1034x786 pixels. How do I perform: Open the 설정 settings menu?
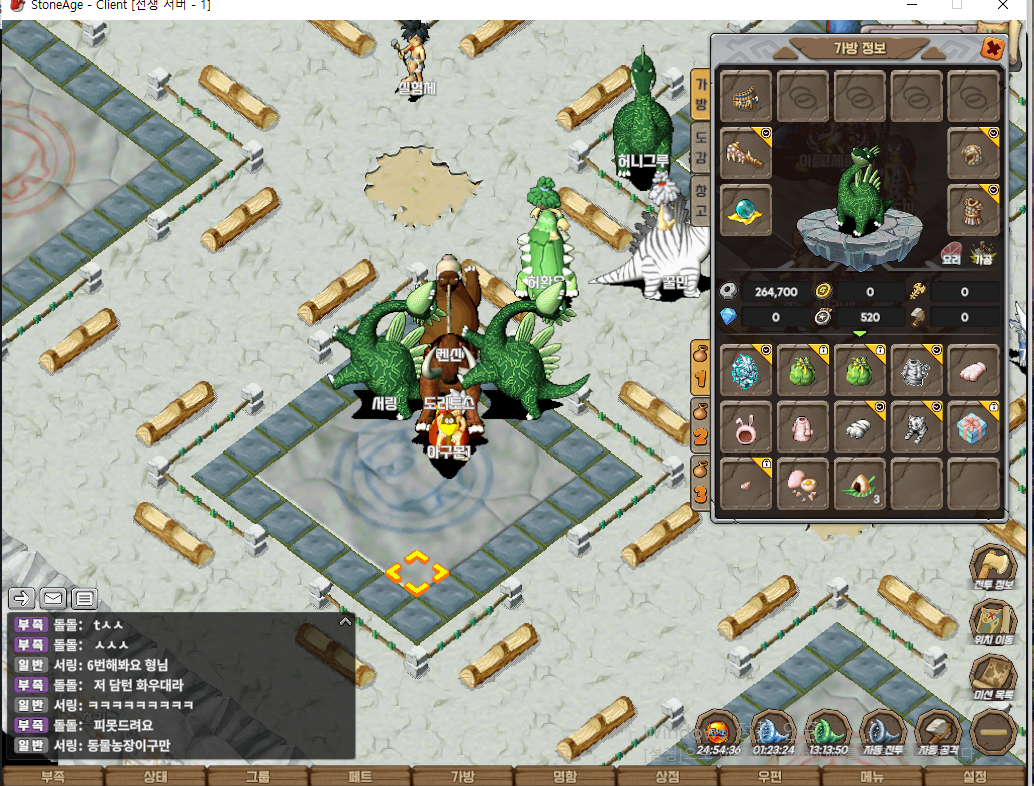click(x=975, y=776)
